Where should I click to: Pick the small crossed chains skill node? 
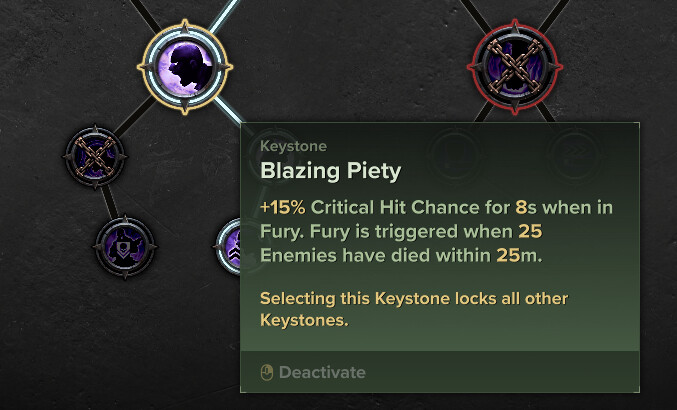pos(95,158)
